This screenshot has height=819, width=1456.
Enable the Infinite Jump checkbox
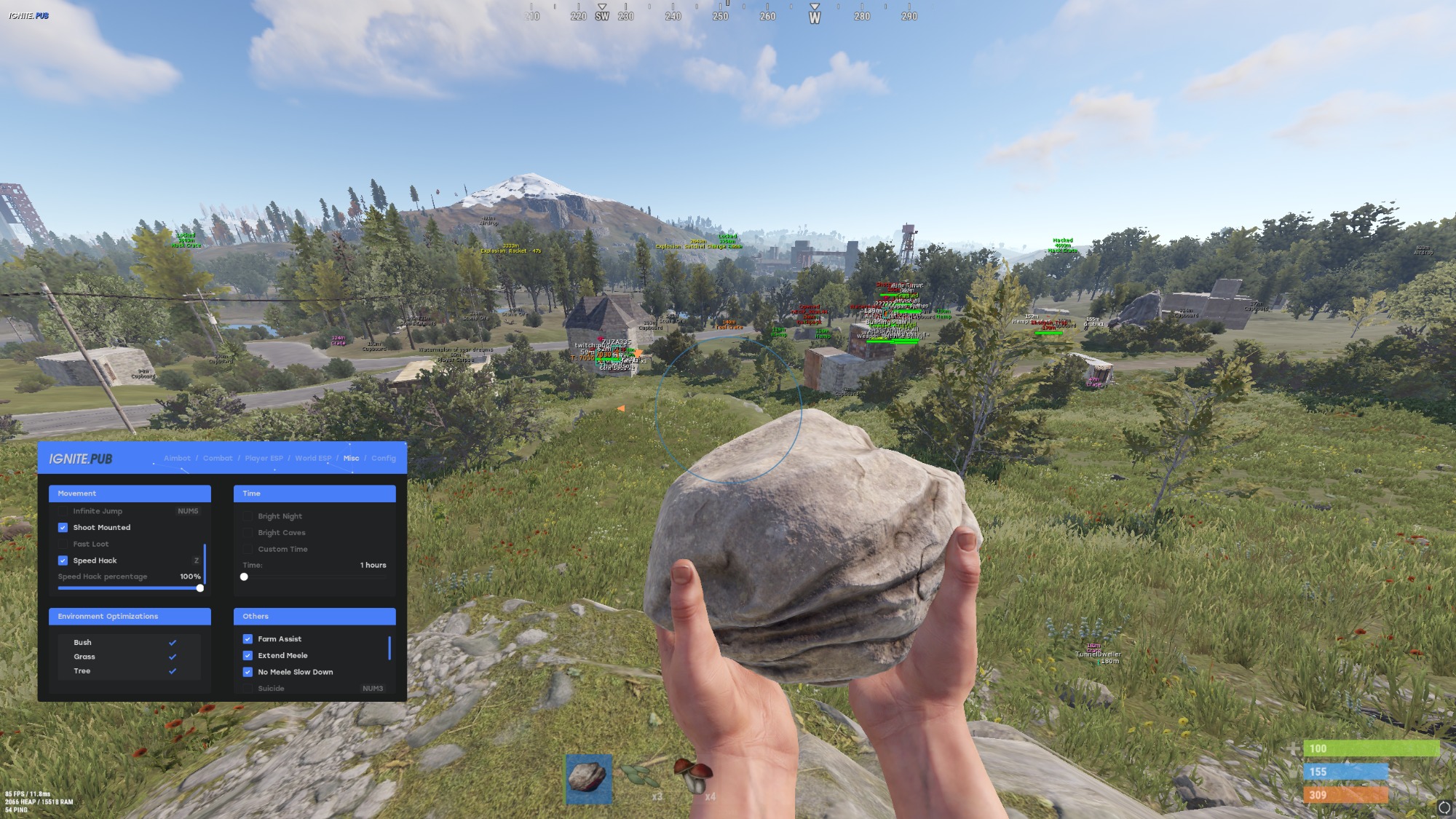point(63,511)
